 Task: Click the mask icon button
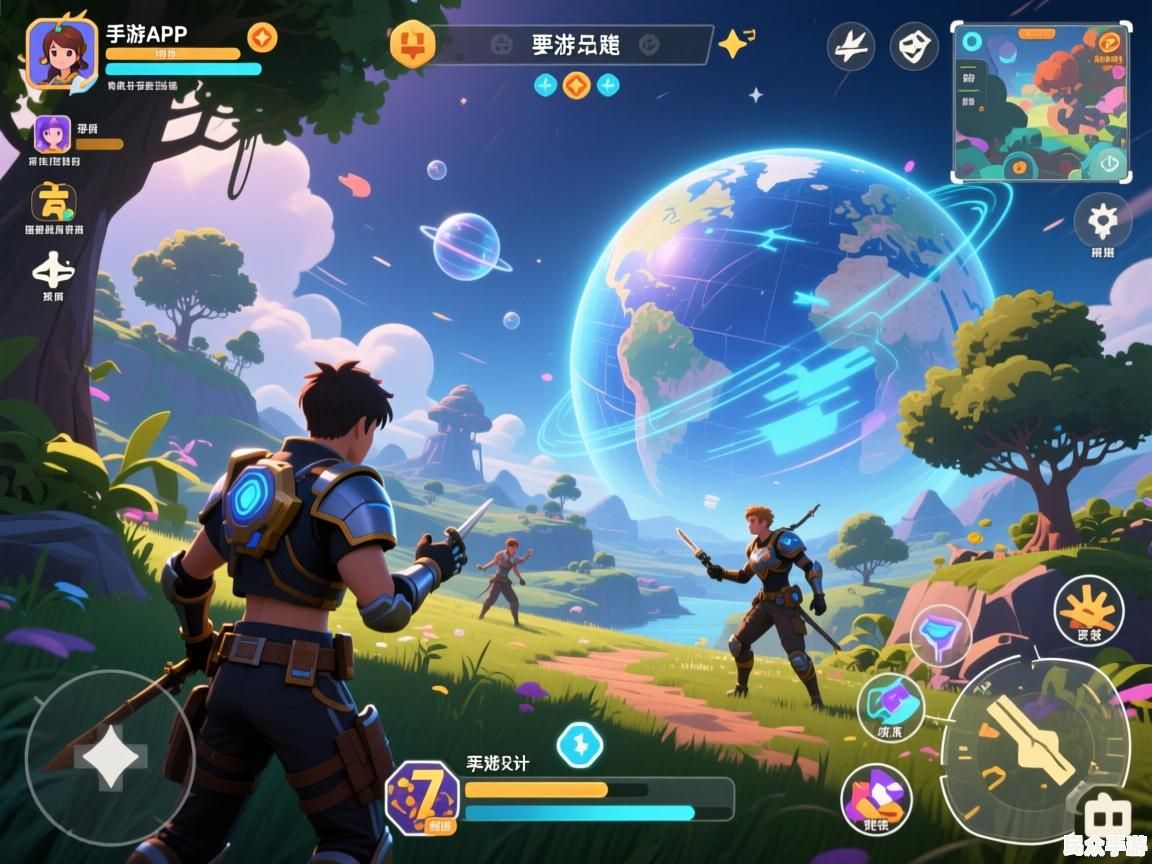[914, 46]
